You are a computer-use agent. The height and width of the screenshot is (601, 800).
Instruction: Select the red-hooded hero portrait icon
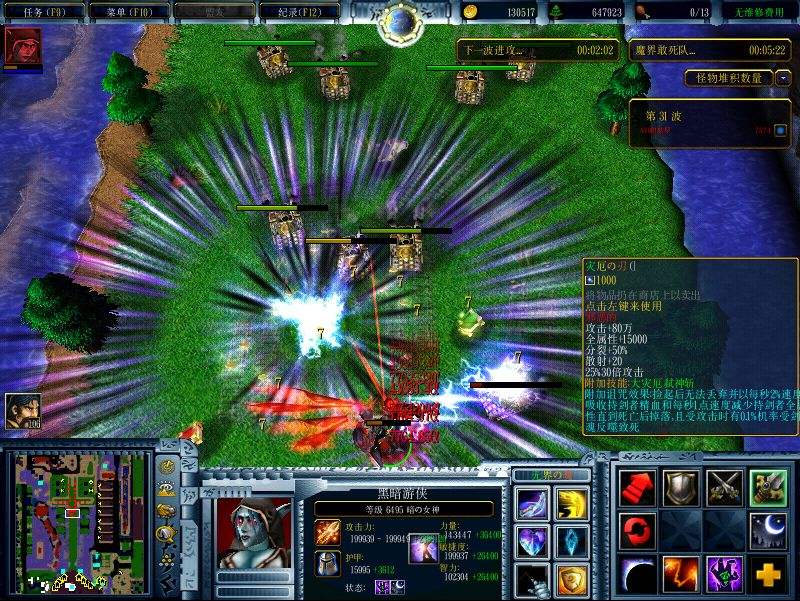pos(23,46)
